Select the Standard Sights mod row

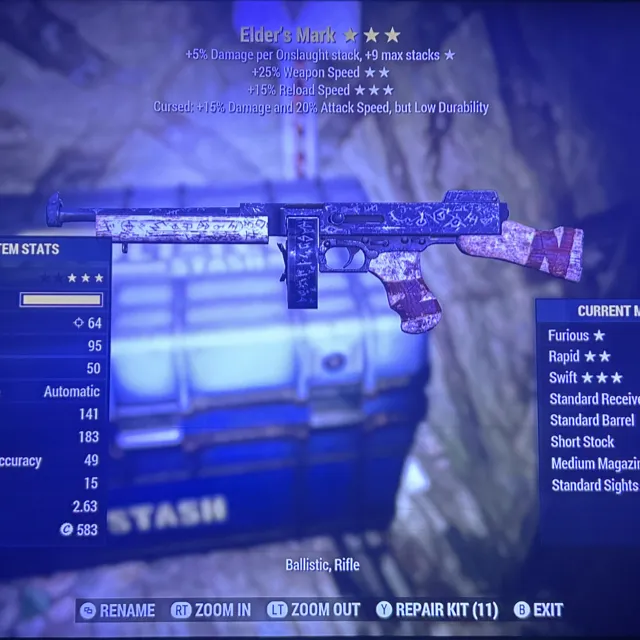pos(594,486)
